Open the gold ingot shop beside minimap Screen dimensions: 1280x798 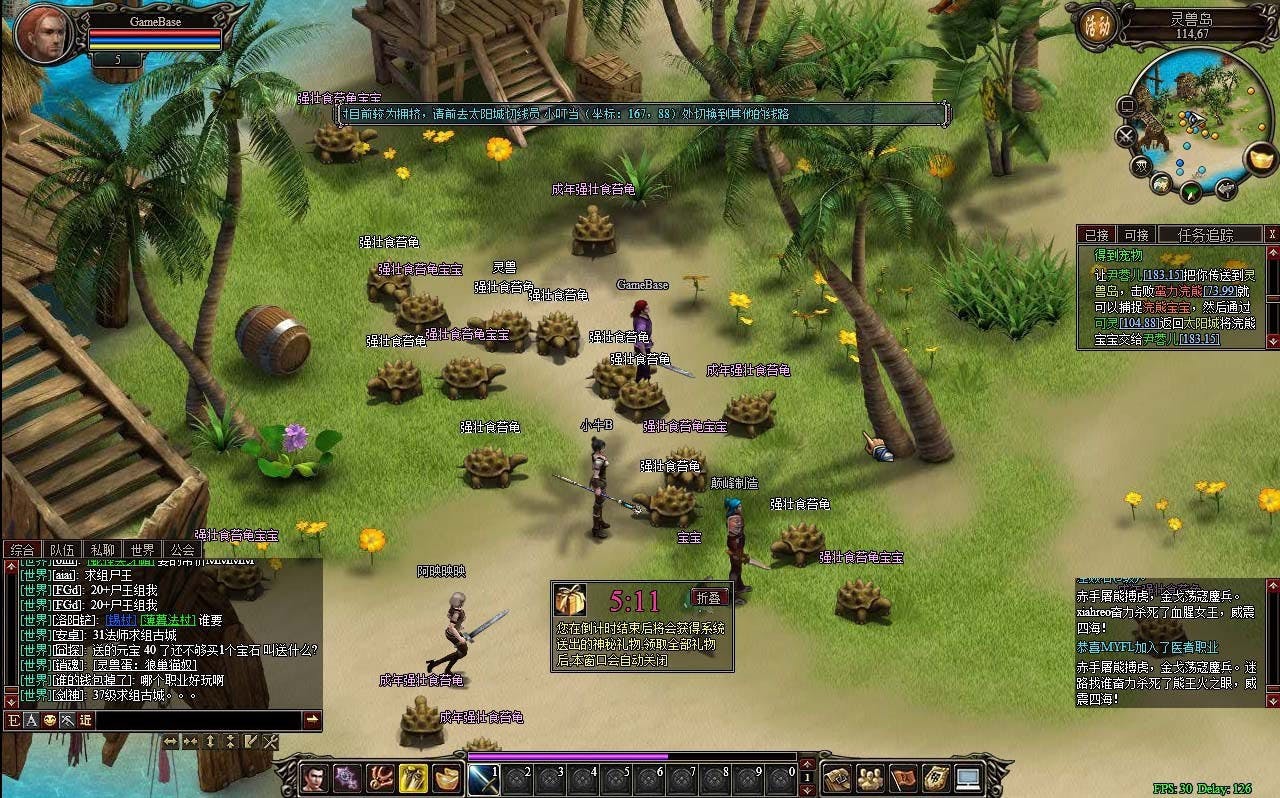[x=1262, y=158]
